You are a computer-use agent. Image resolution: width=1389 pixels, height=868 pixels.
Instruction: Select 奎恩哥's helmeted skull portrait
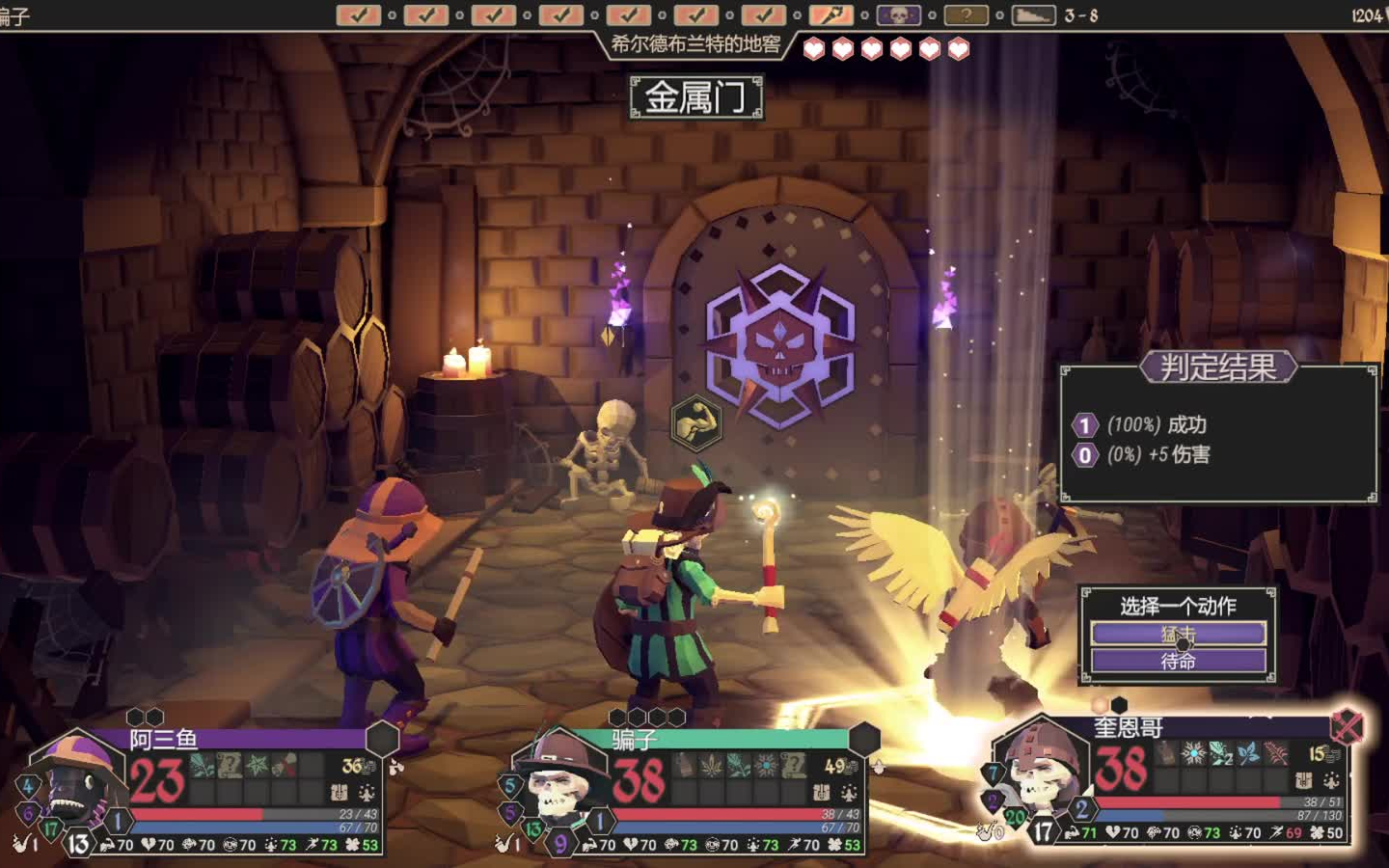(x=1044, y=772)
